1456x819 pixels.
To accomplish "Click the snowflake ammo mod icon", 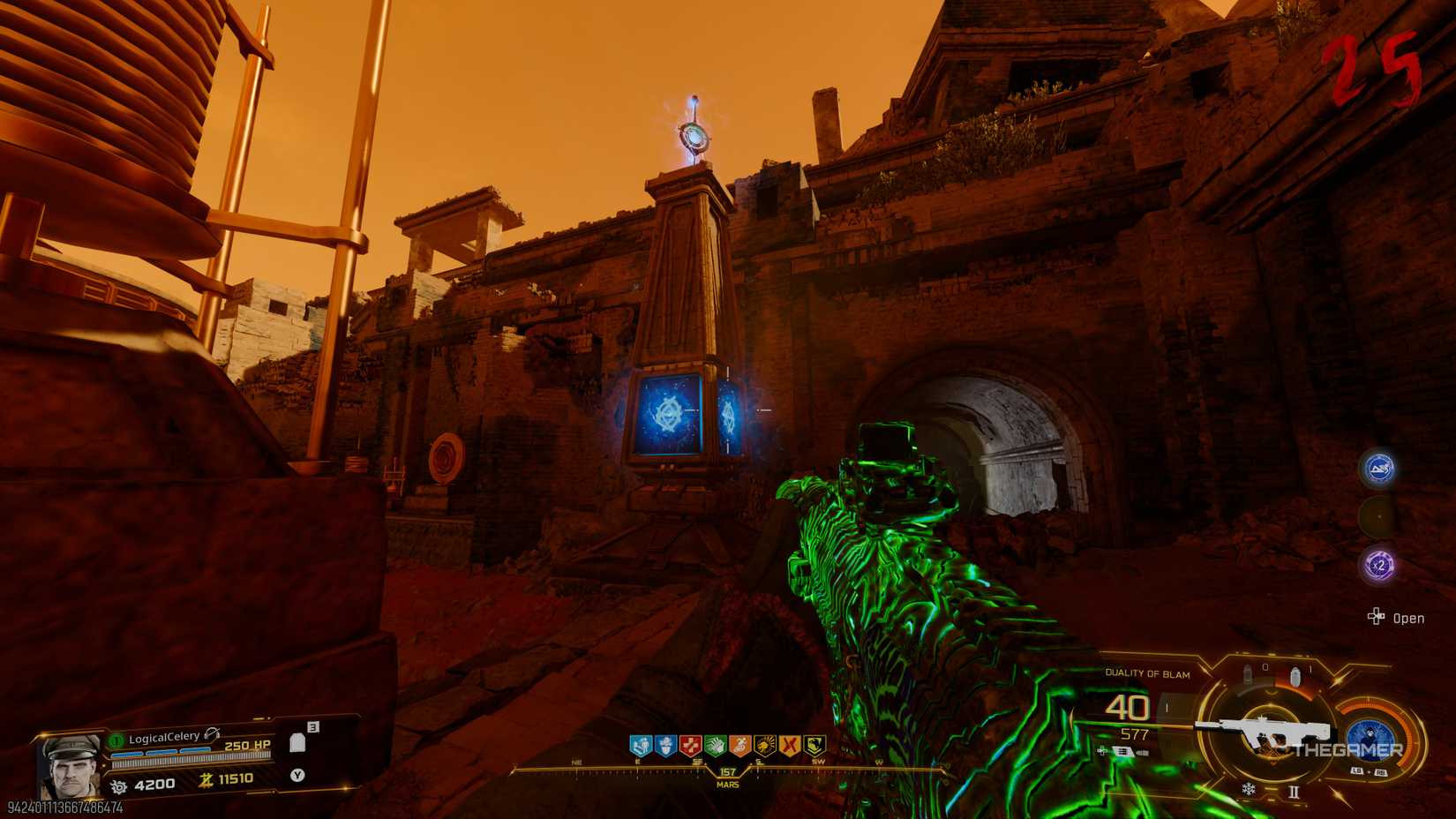I will (1250, 788).
